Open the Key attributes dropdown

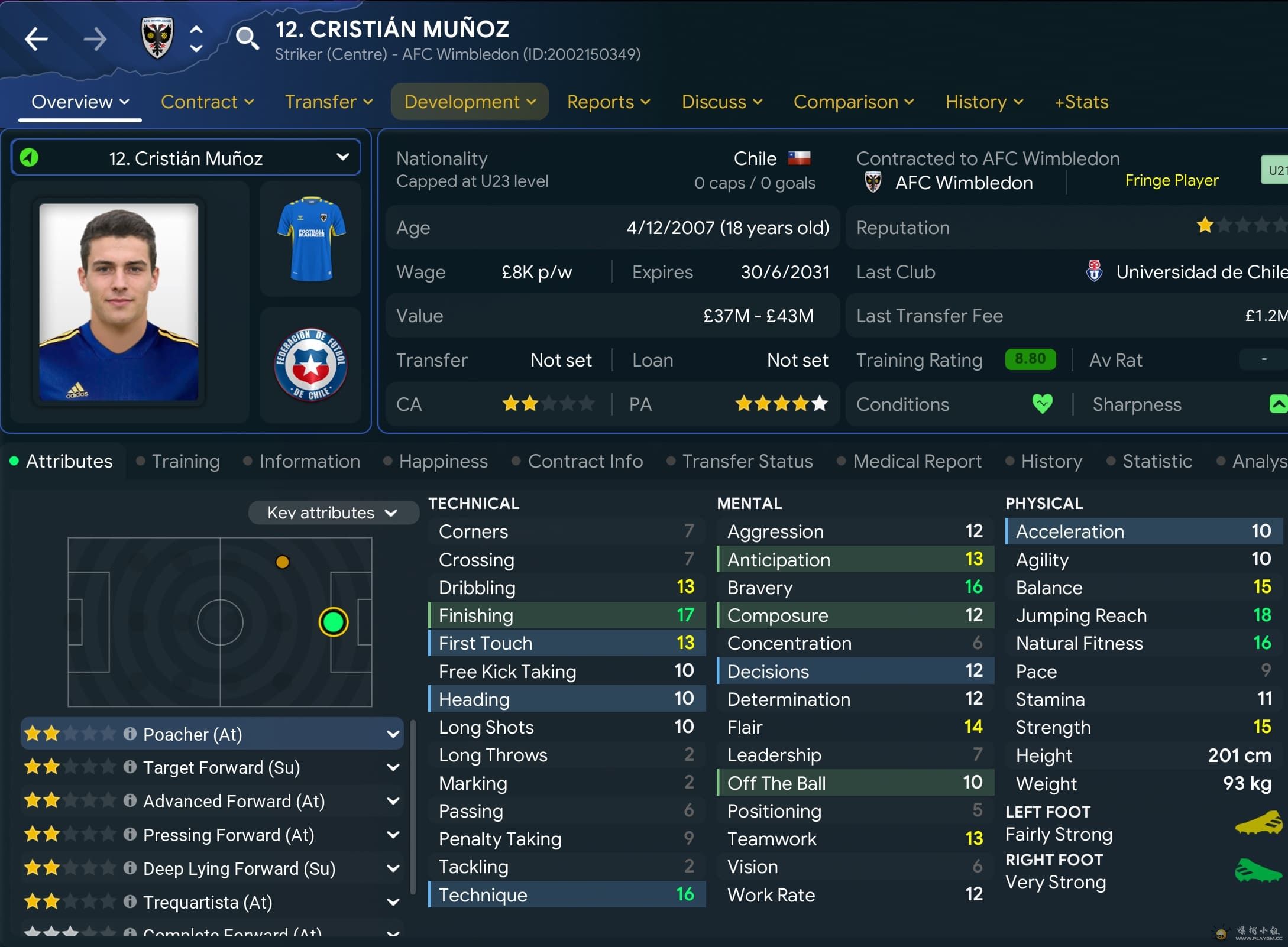(332, 513)
